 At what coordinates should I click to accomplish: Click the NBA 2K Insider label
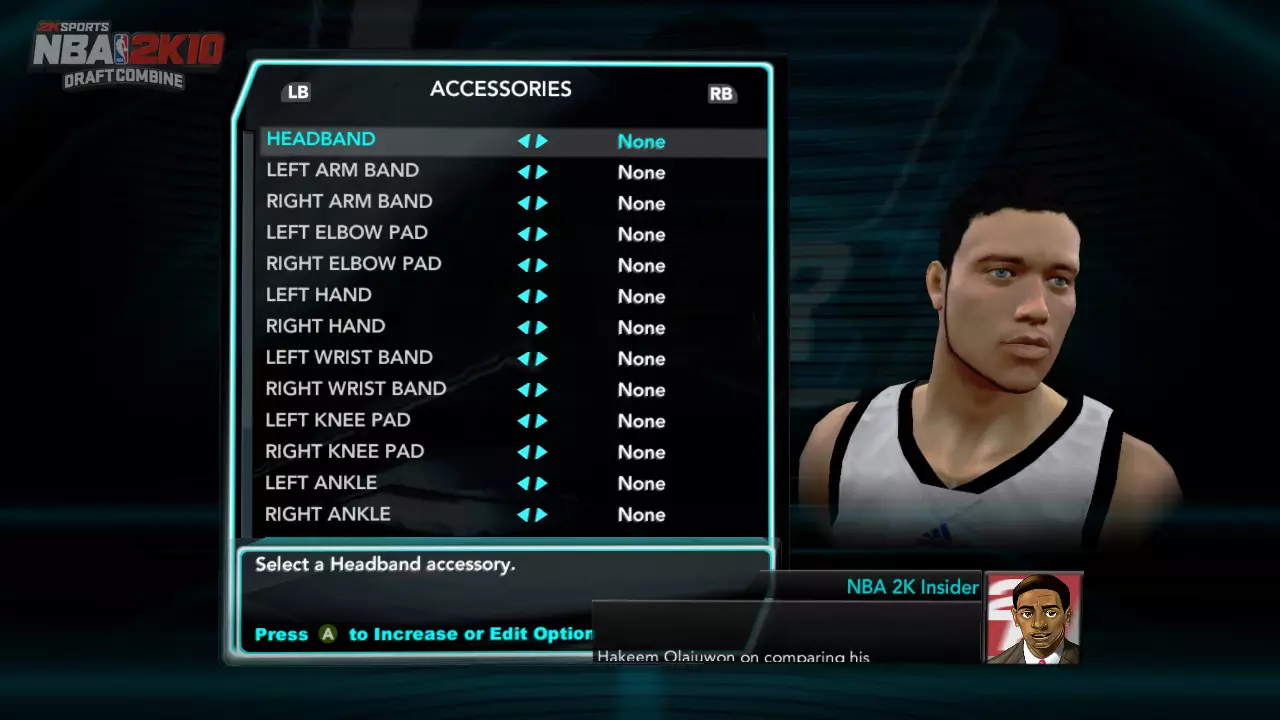tap(912, 587)
